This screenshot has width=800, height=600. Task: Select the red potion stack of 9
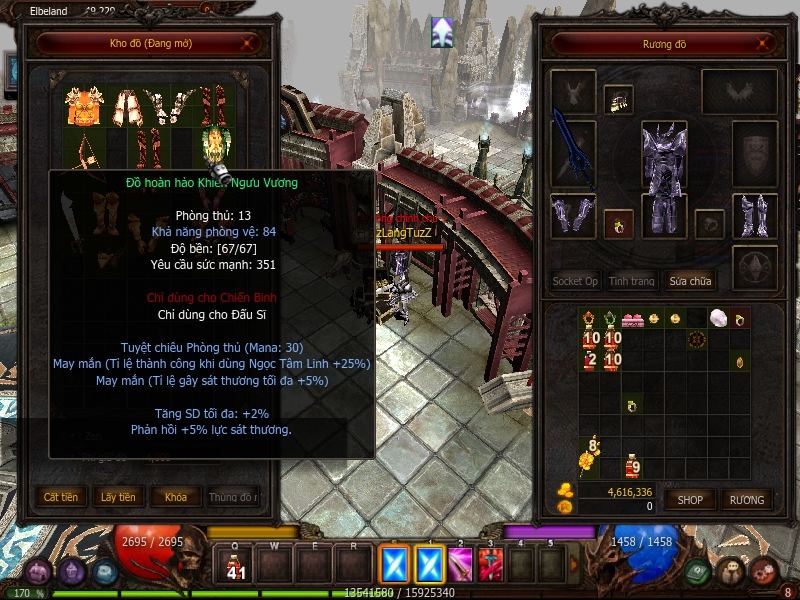tap(632, 466)
